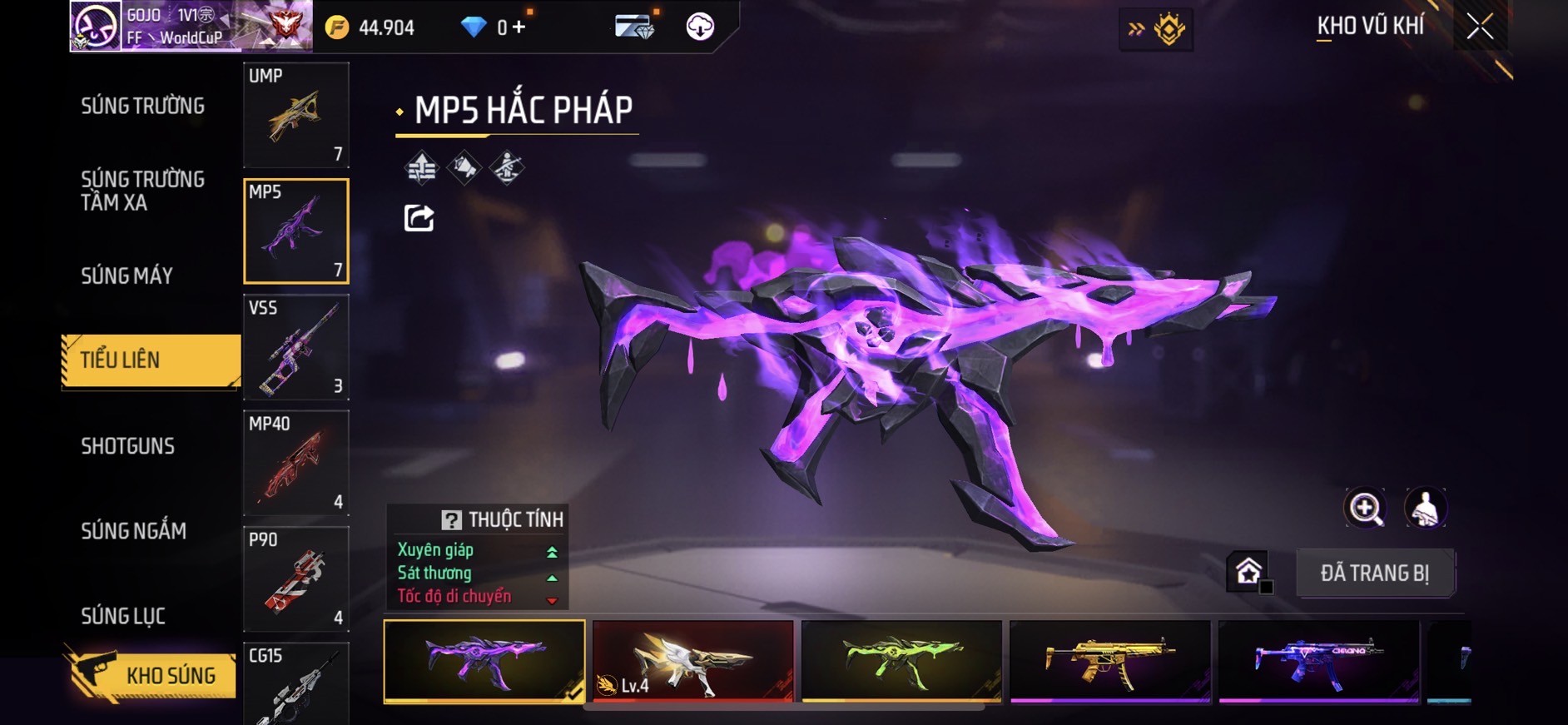Select the P90 weapon tile
The image size is (1568, 725).
tap(295, 579)
